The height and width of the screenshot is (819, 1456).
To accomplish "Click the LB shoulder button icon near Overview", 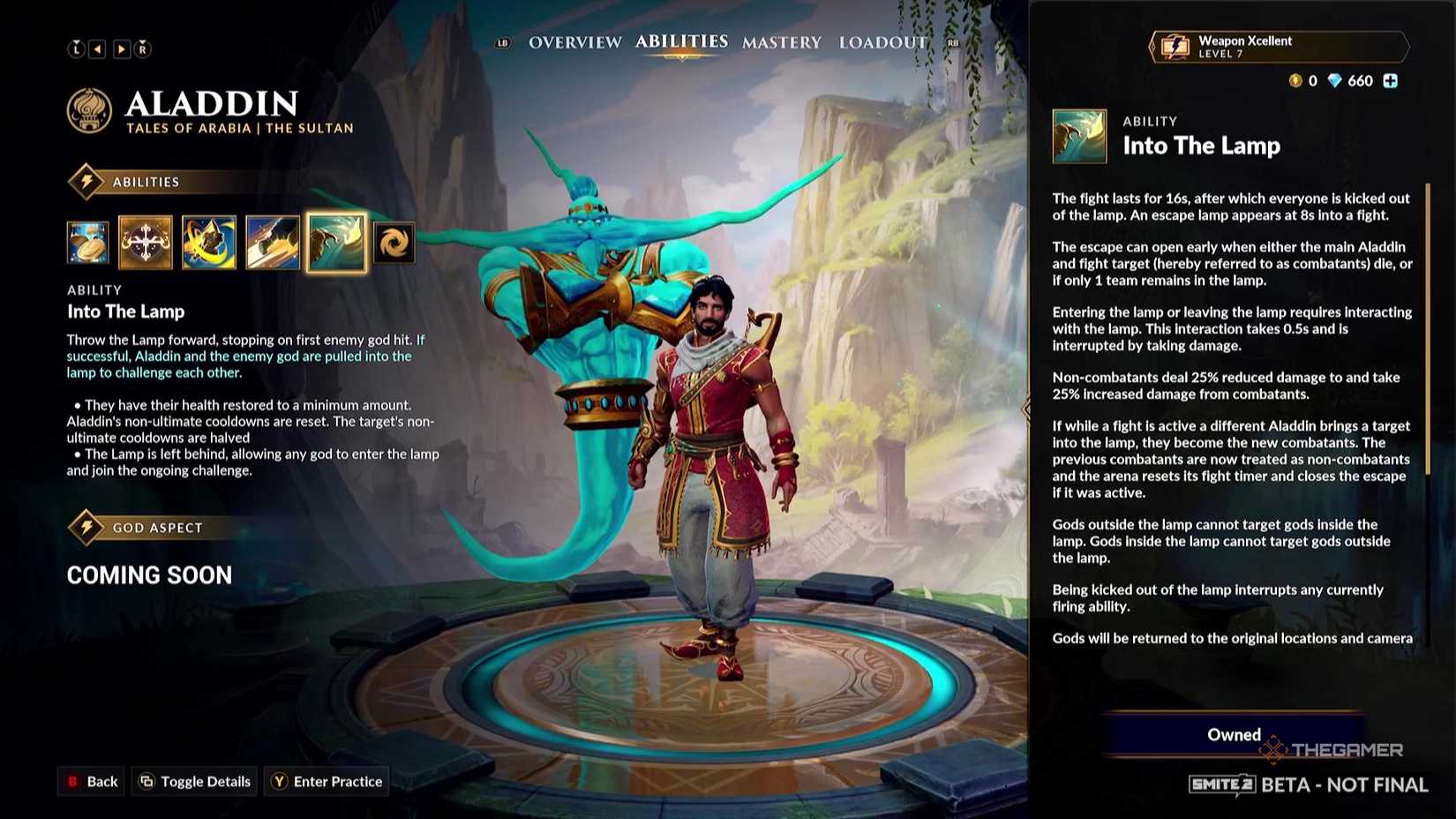I will [501, 41].
